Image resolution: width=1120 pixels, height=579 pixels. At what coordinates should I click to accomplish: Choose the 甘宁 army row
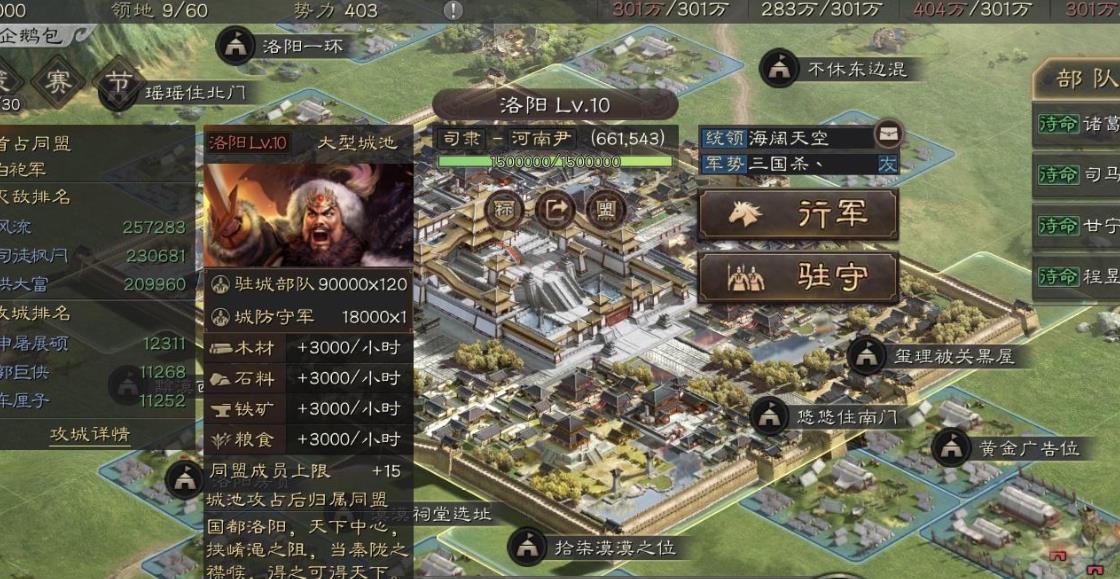pyautogui.click(x=1078, y=225)
